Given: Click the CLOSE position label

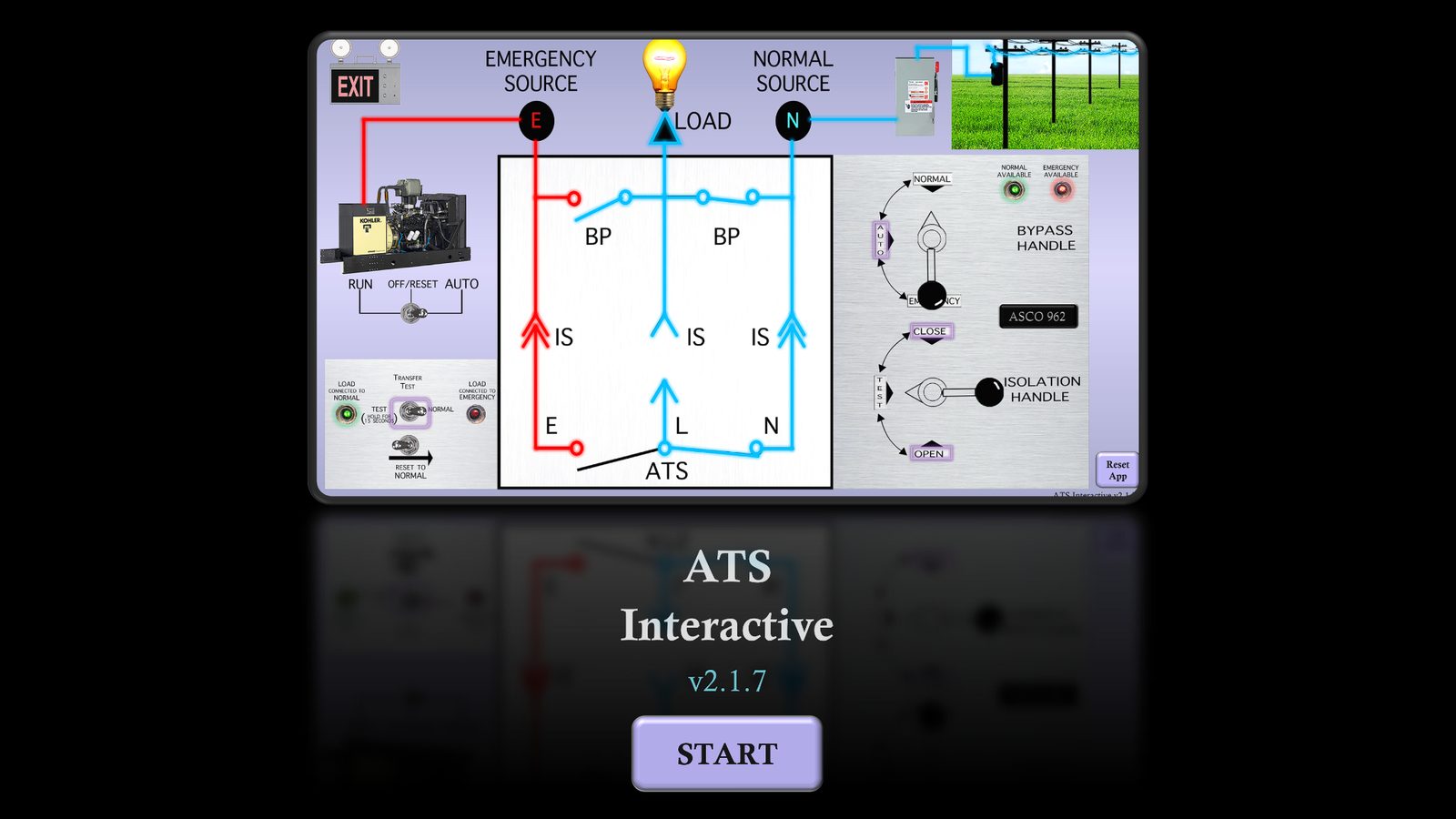Looking at the screenshot, I should [929, 331].
